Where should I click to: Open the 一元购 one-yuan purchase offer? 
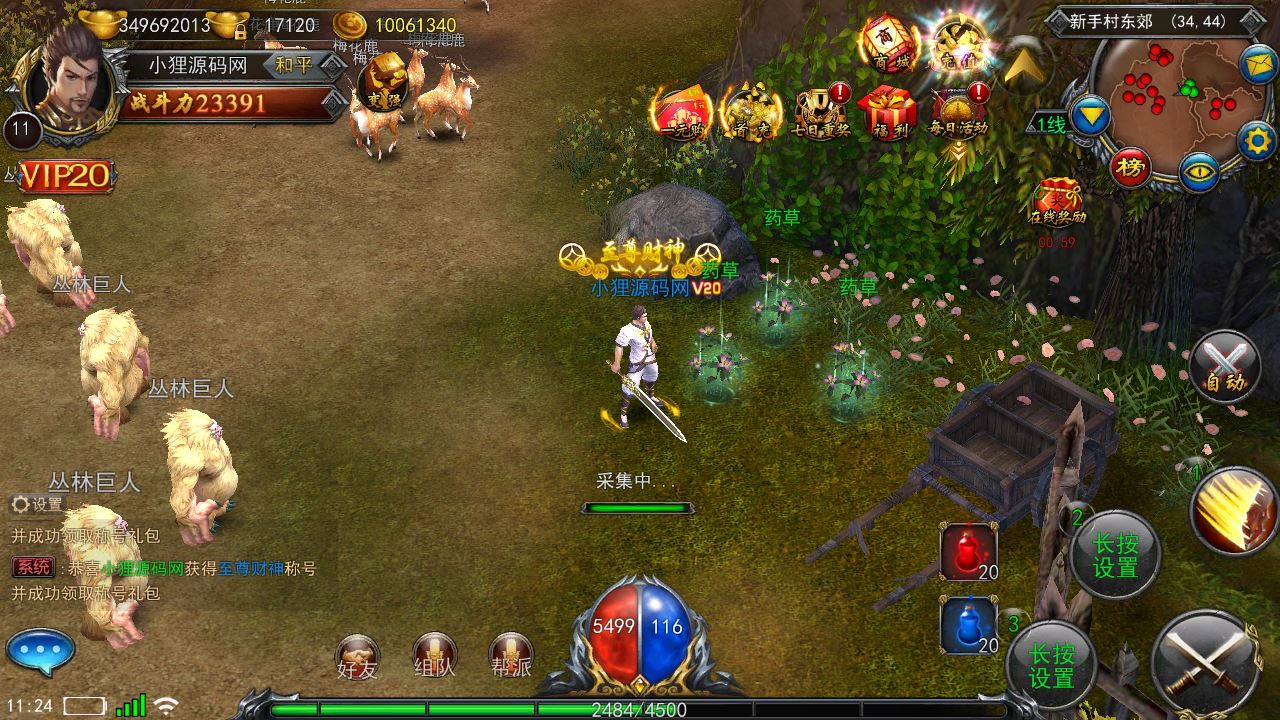click(681, 112)
